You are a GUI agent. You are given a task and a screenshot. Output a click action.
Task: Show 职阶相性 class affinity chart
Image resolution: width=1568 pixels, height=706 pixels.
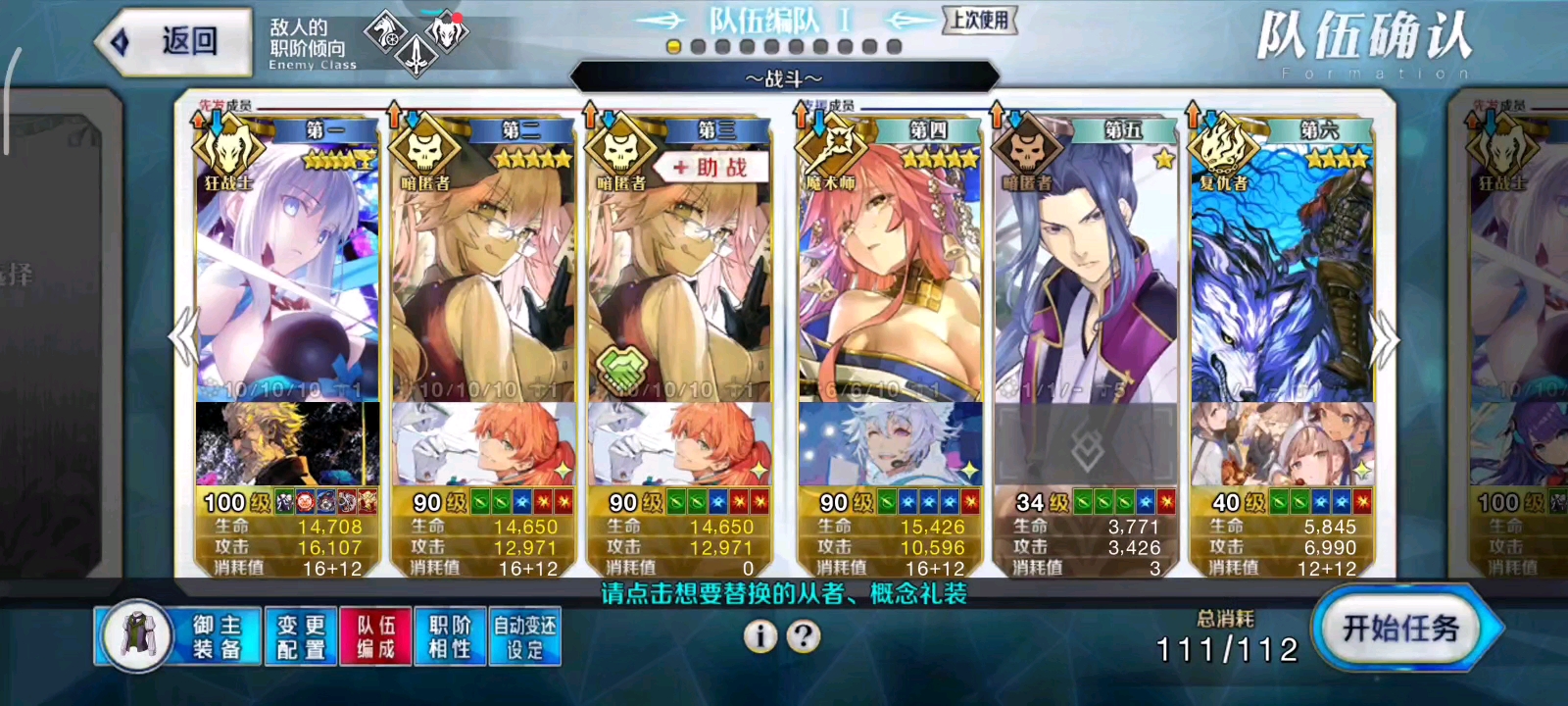pyautogui.click(x=450, y=636)
